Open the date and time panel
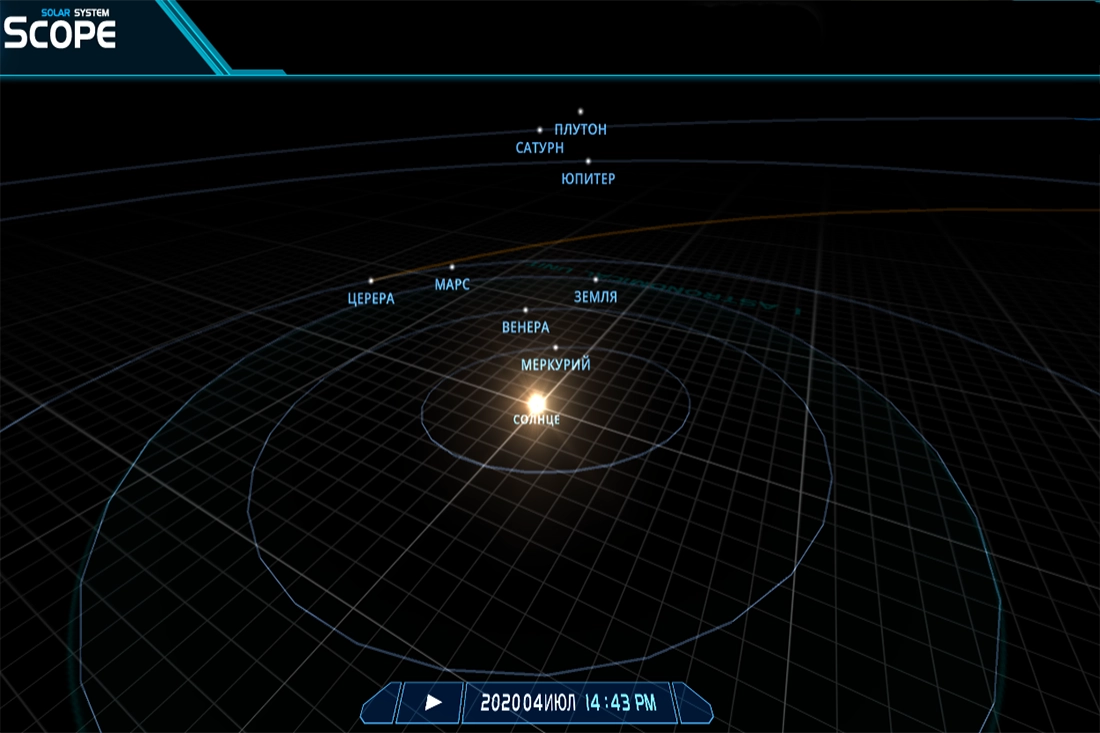 tap(568, 703)
